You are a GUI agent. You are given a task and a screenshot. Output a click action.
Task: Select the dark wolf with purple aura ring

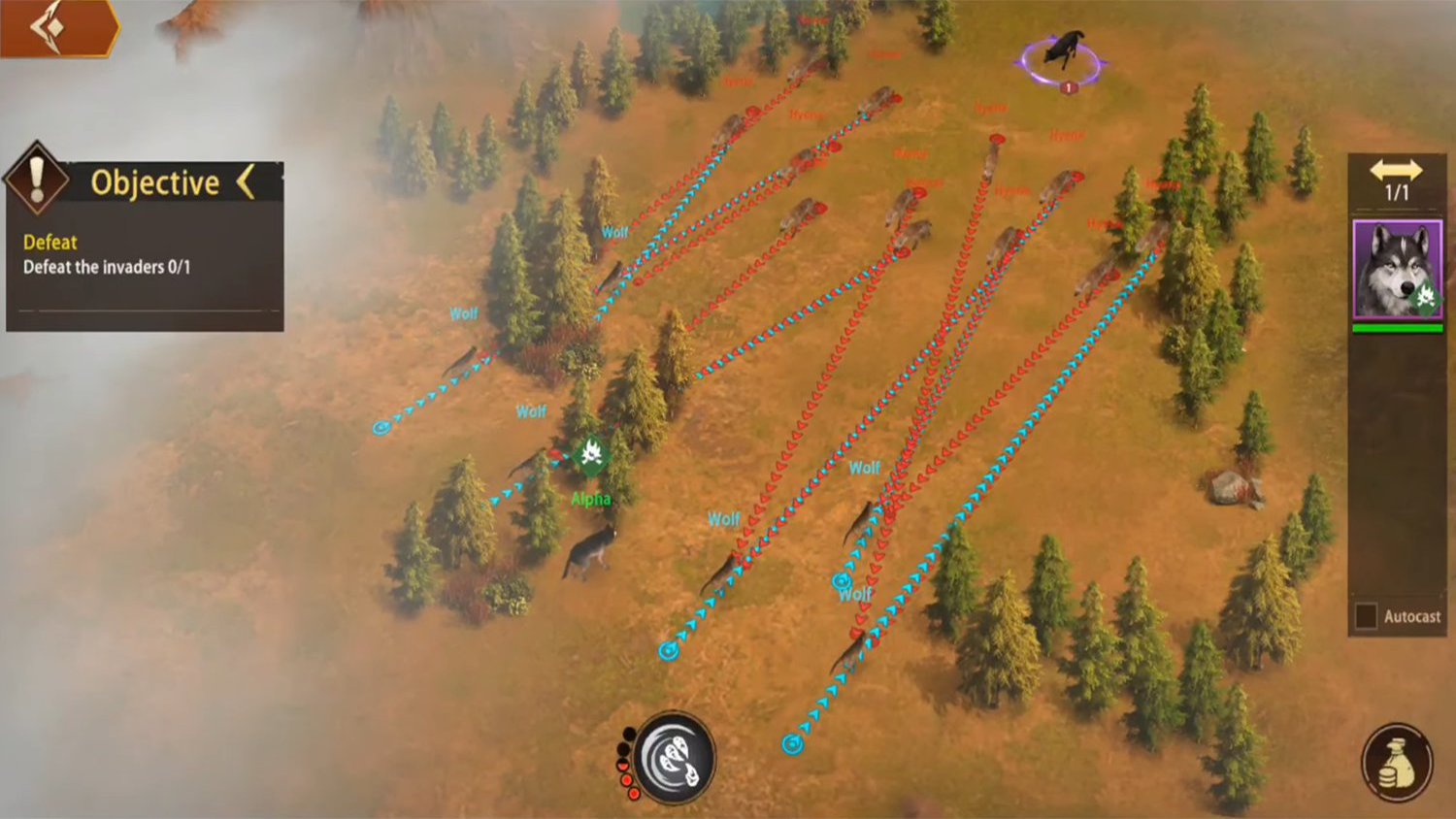1064,50
